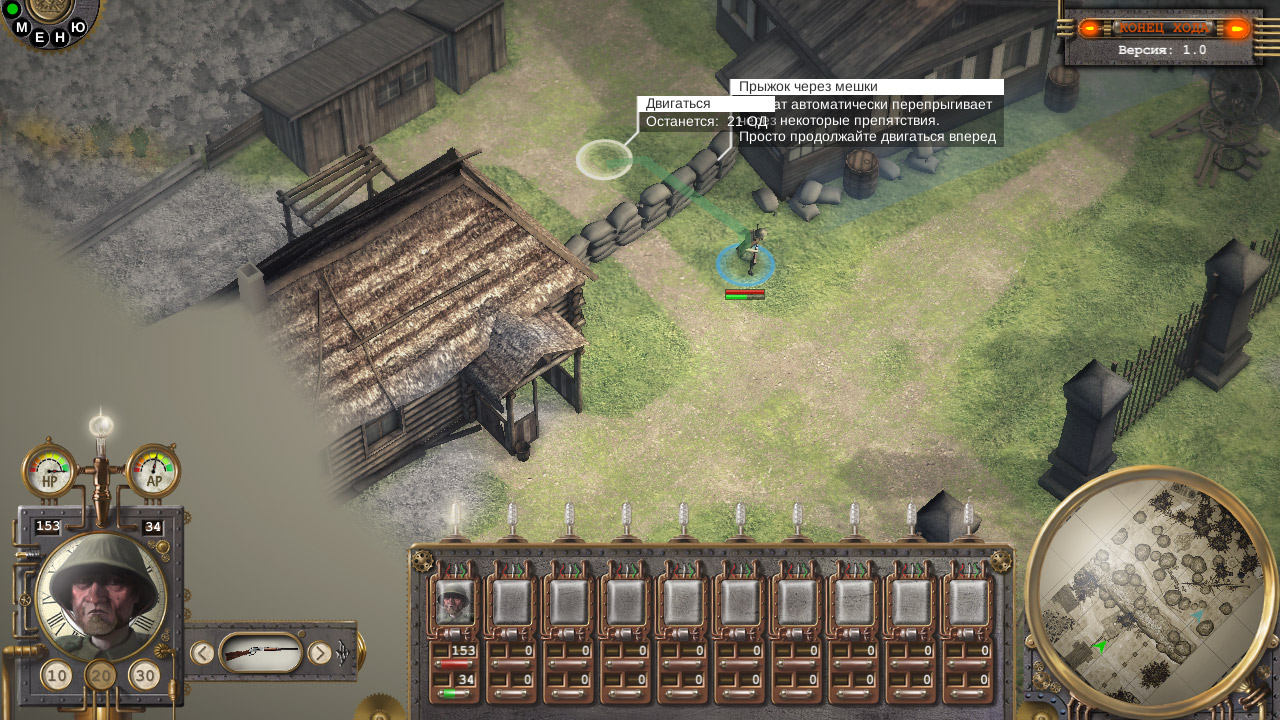Viewport: 1280px width, 720px height.
Task: Select the first squad slot with soldier
Action: [x=455, y=603]
